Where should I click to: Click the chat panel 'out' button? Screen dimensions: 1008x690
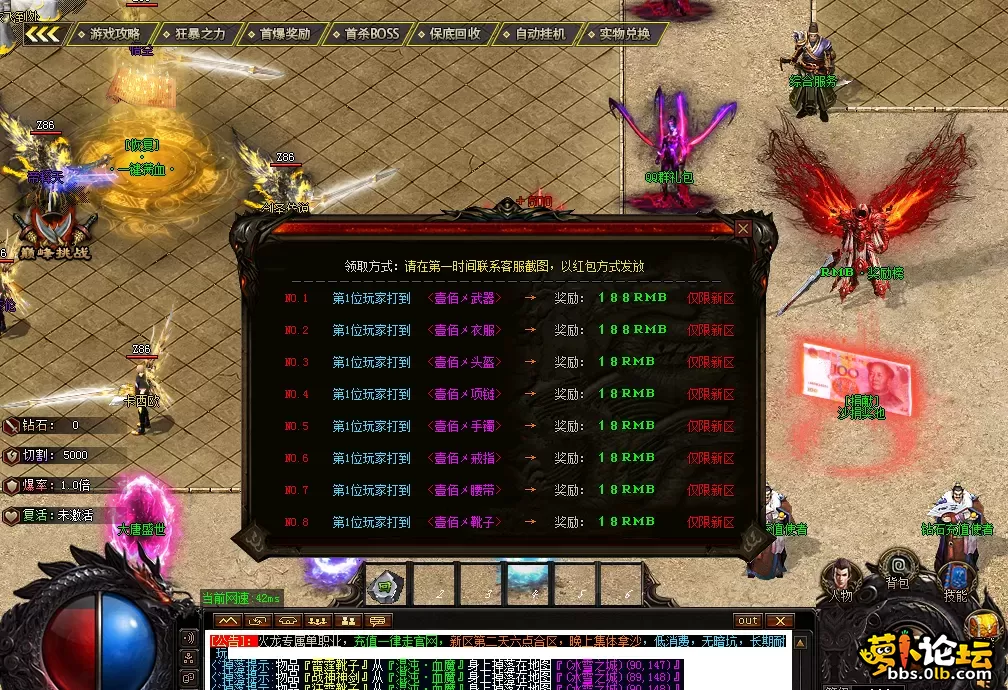point(748,621)
